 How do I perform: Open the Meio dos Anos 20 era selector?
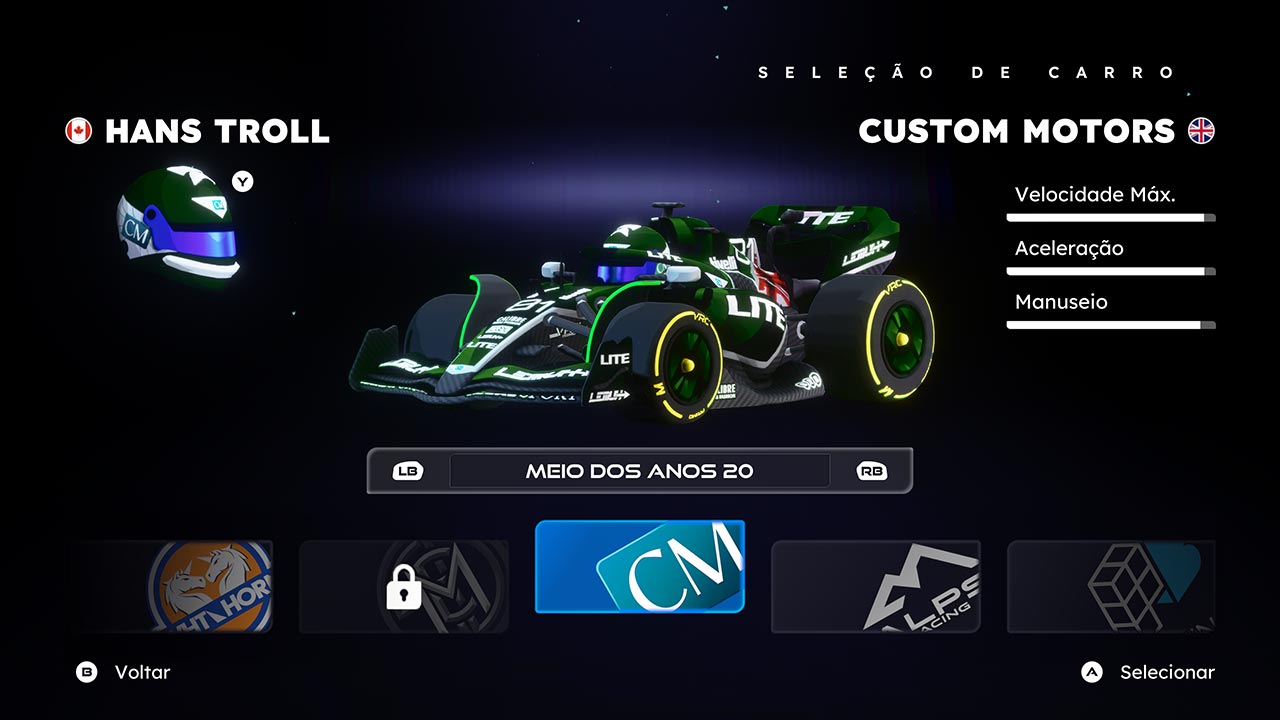pyautogui.click(x=640, y=471)
